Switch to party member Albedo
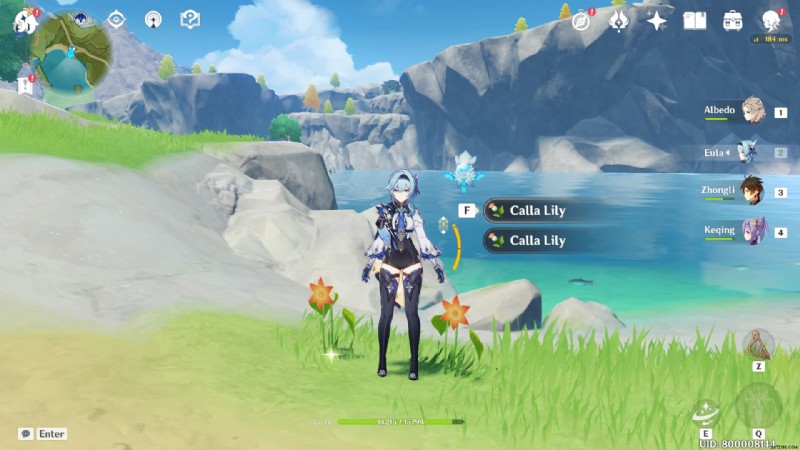800x450 pixels. pos(752,111)
